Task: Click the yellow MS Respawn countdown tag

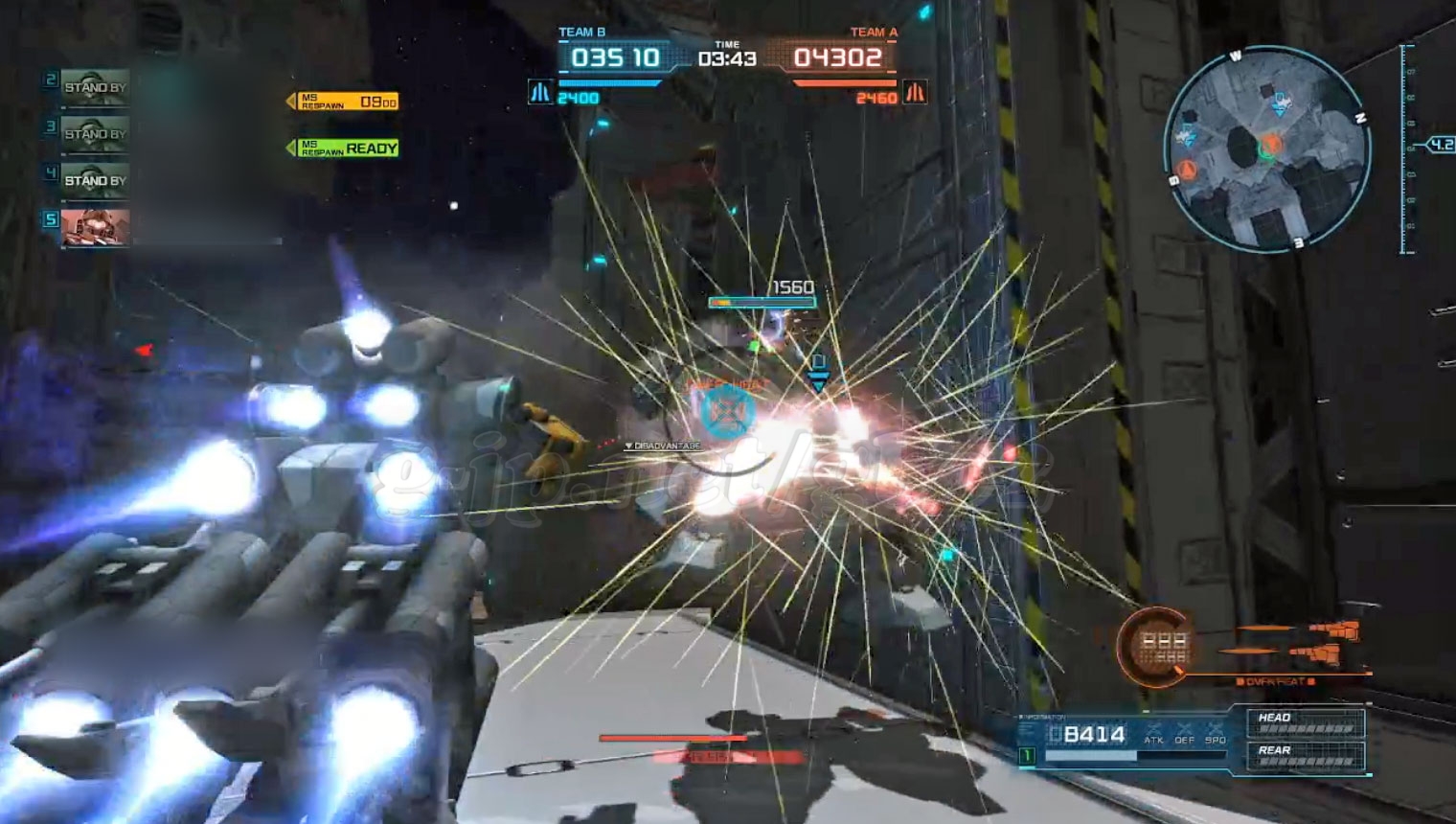Action: click(348, 102)
